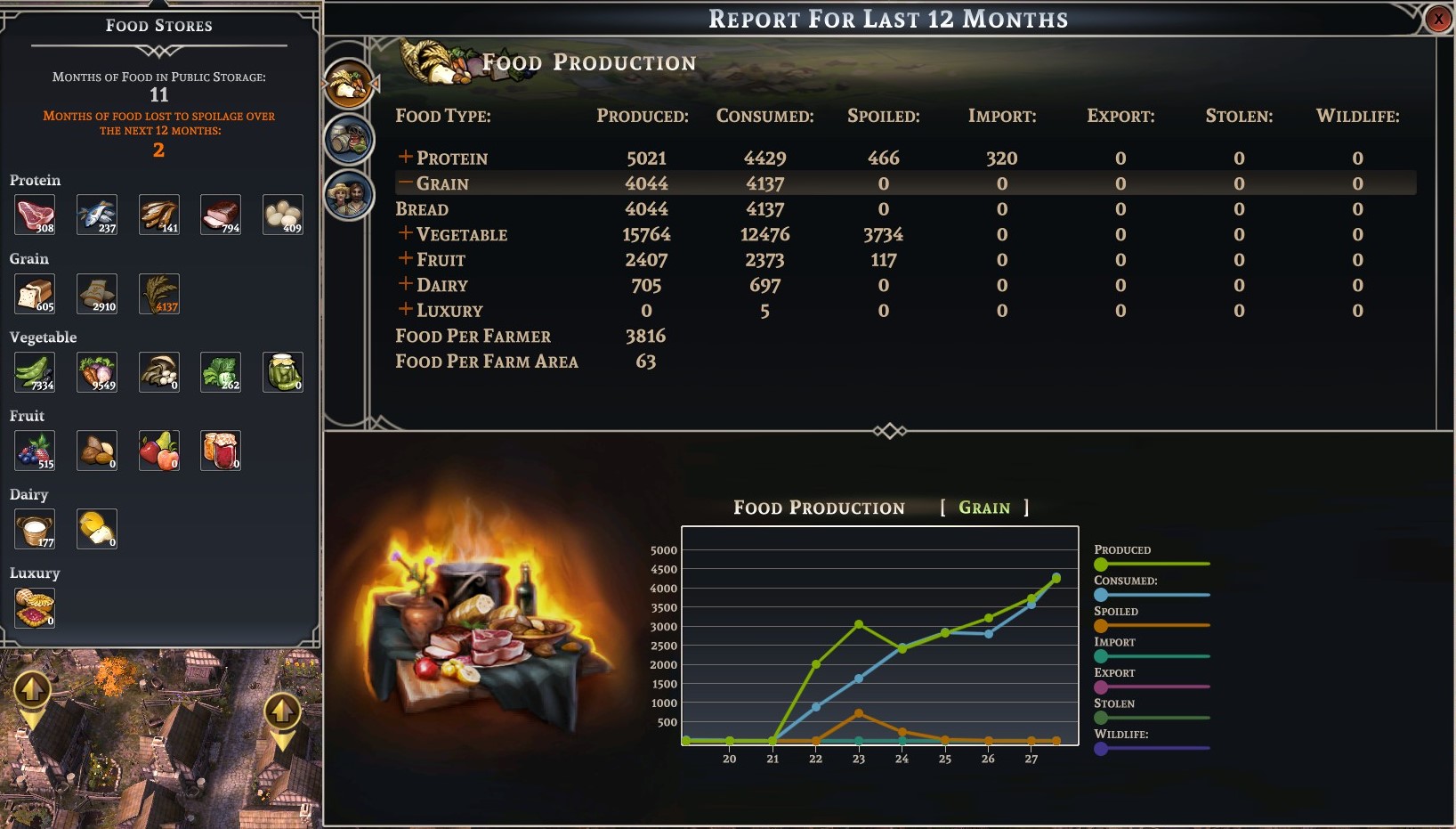This screenshot has width=1456, height=829.
Task: Open the villagers portrait report tab
Action: click(349, 194)
